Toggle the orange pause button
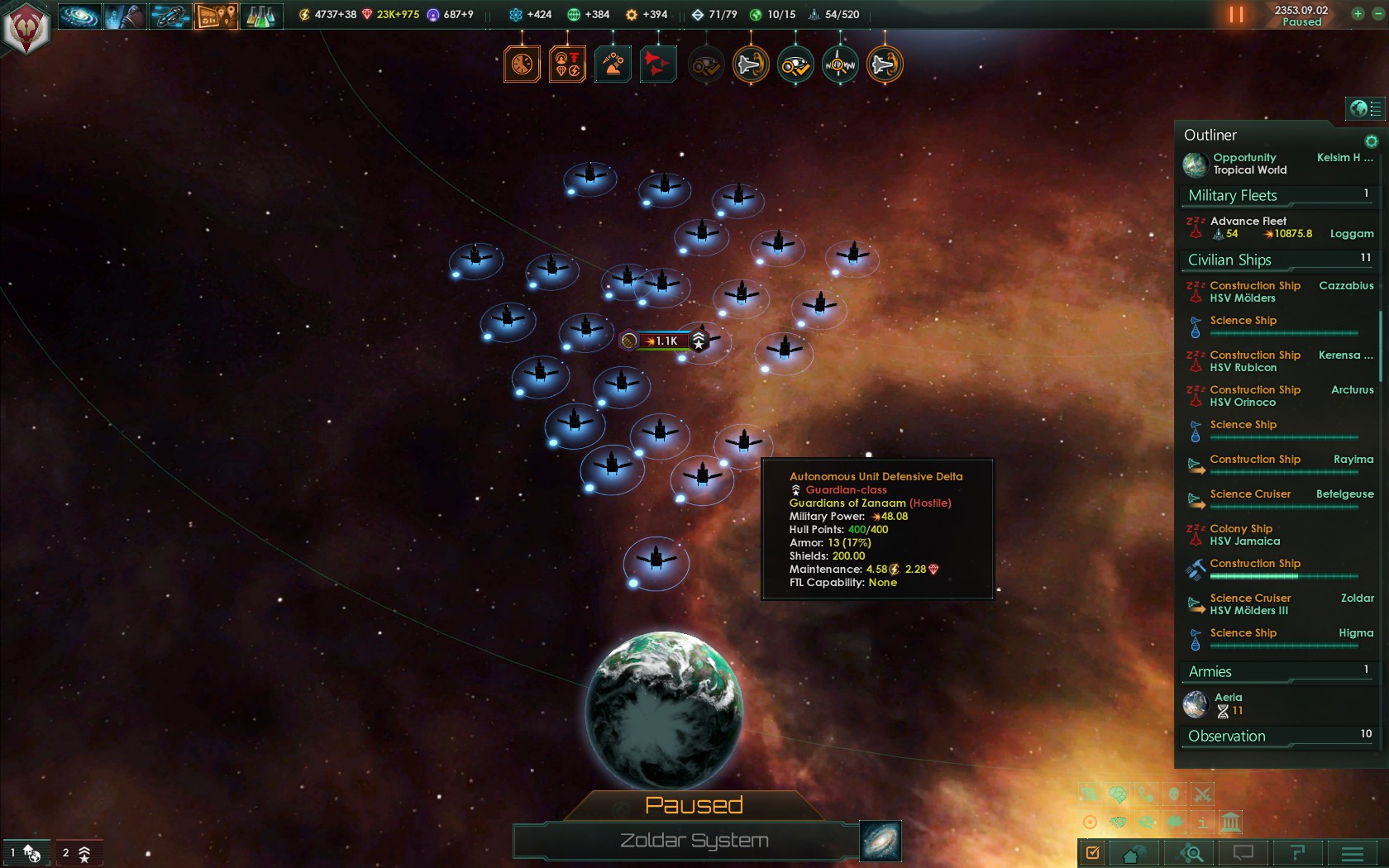The height and width of the screenshot is (868, 1389). coord(1236,15)
